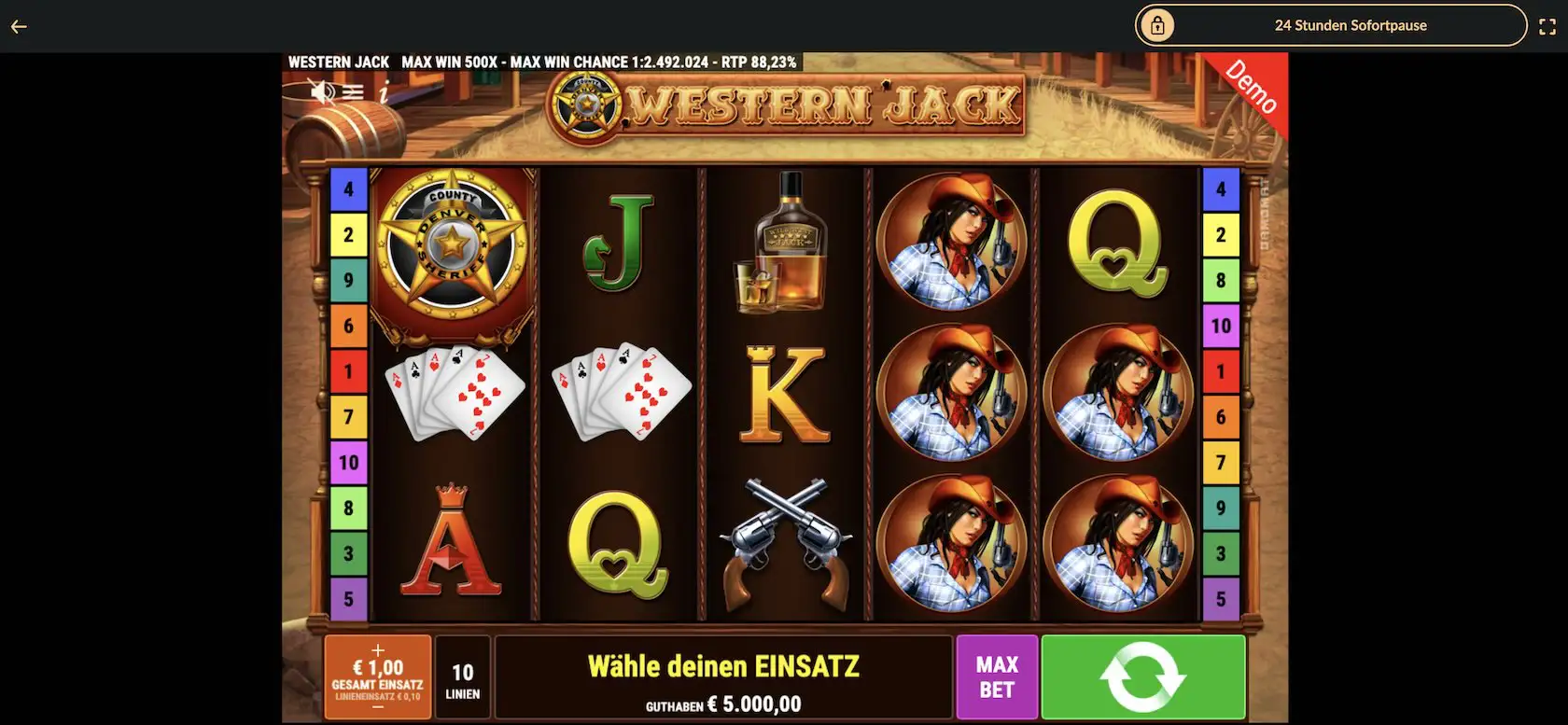Activate the 24 Stunden Sofortpause button

point(1330,25)
